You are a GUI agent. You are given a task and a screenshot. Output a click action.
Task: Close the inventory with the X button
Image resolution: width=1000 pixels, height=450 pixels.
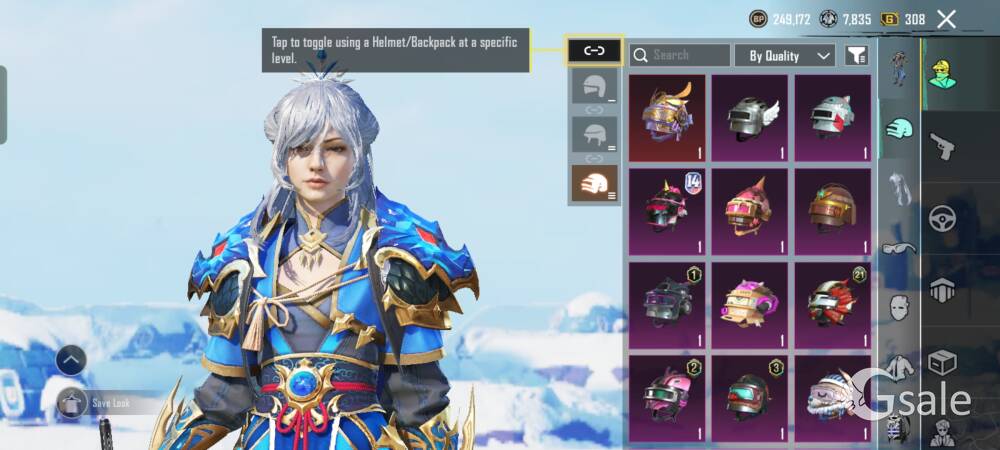click(x=946, y=19)
